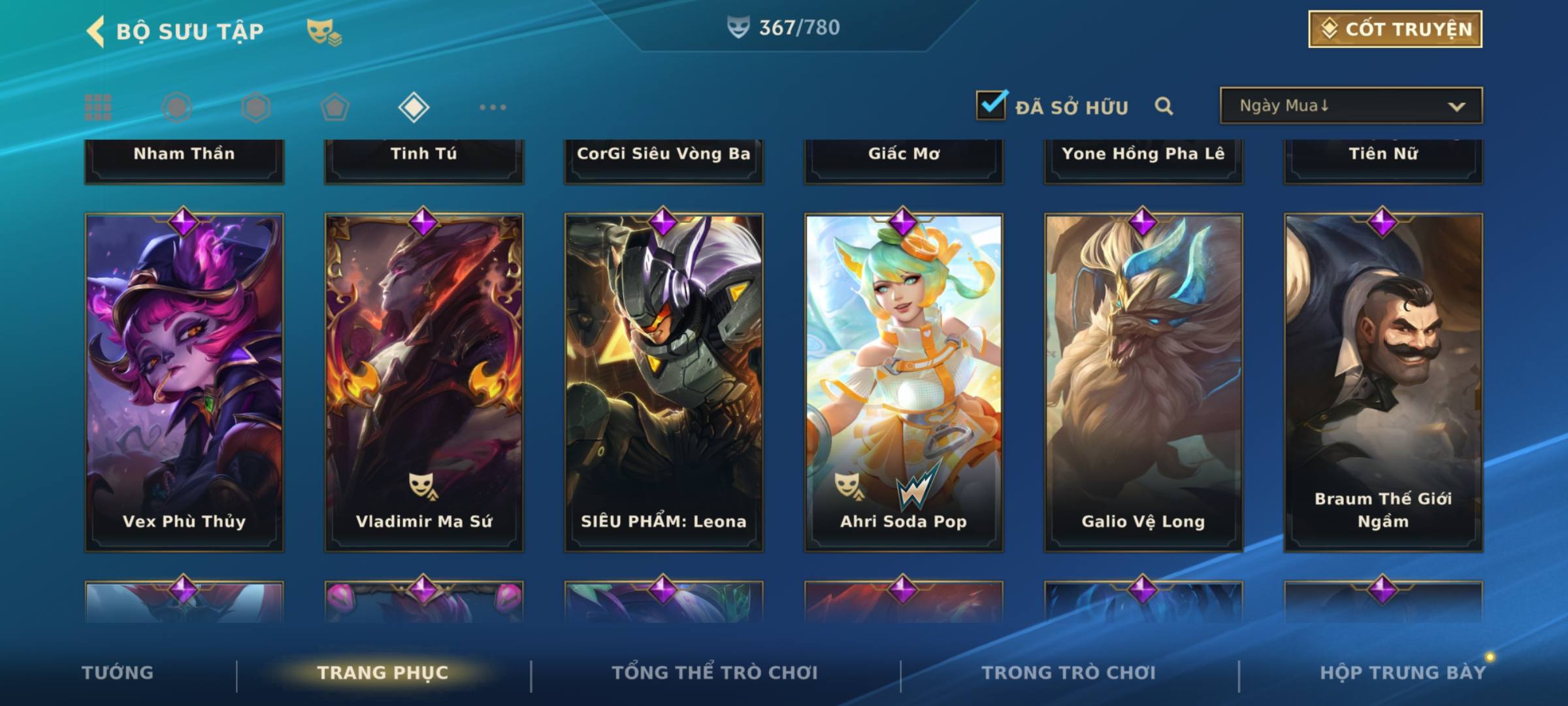The height and width of the screenshot is (706, 1568).
Task: Switch to Tổng Thể Trò Chơi tab
Action: 715,673
